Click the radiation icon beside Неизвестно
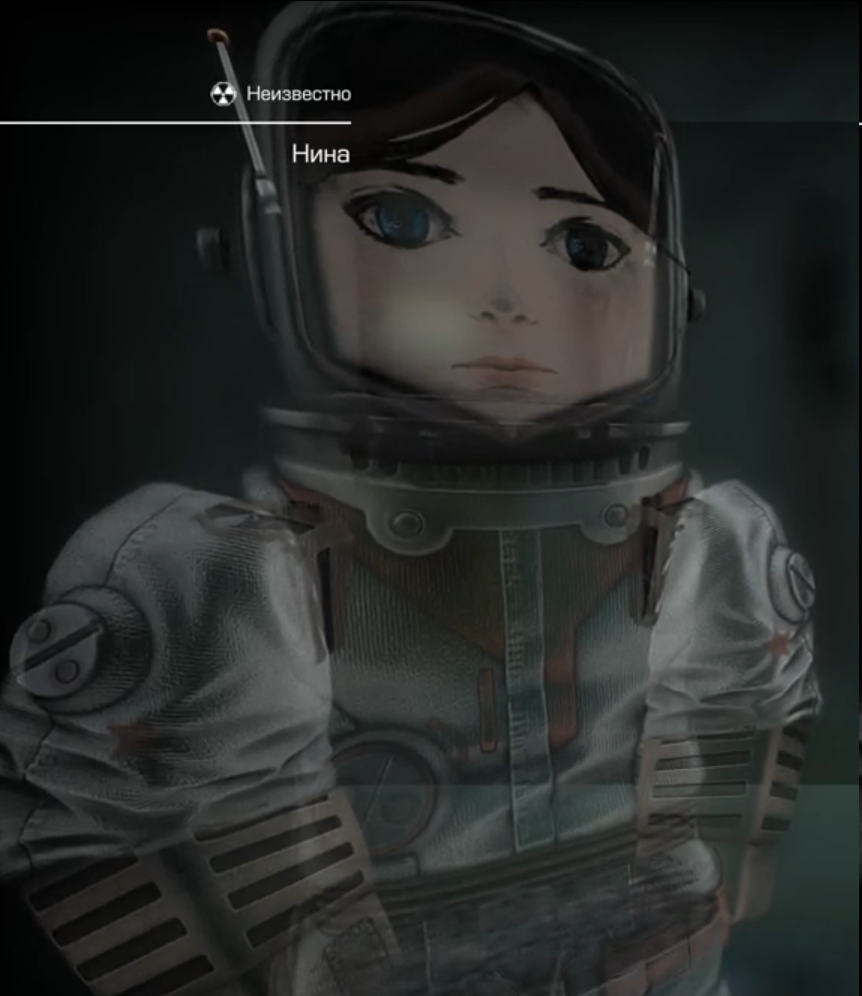 click(x=223, y=94)
